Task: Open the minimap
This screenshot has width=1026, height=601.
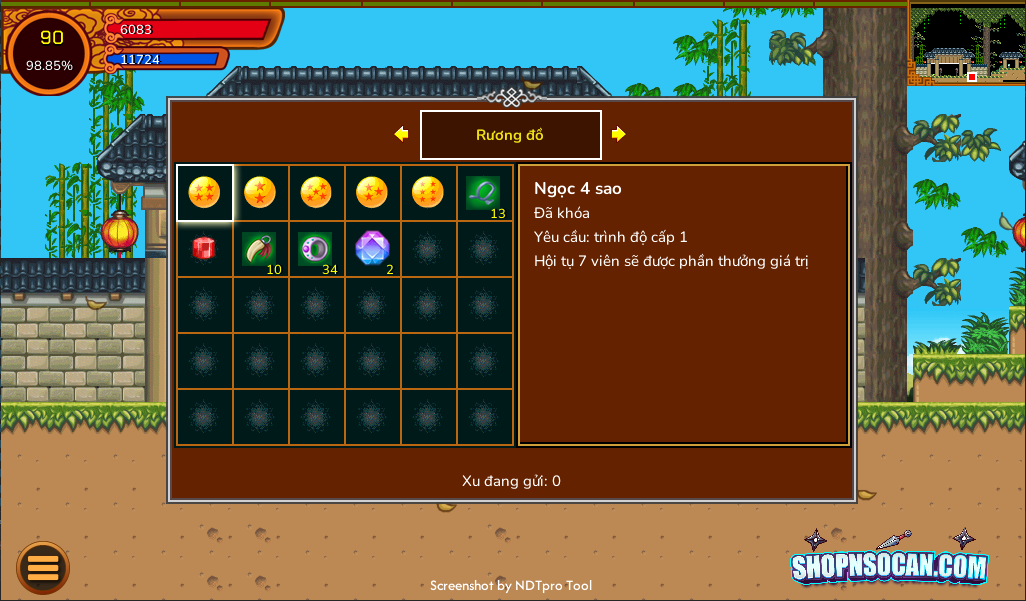Action: (966, 44)
